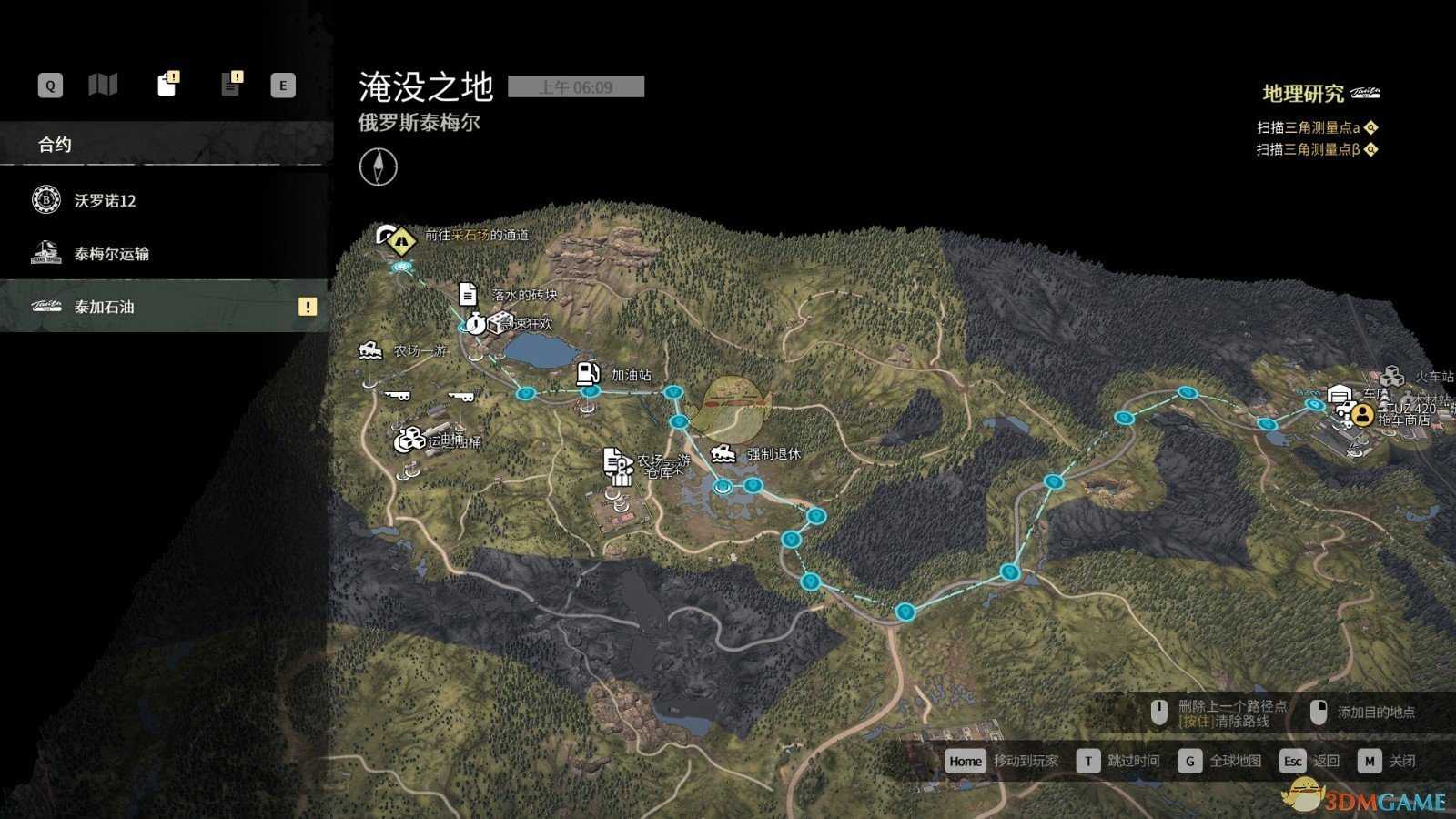Open the tasks tab with alert badge
The image size is (1456, 819).
(167, 84)
